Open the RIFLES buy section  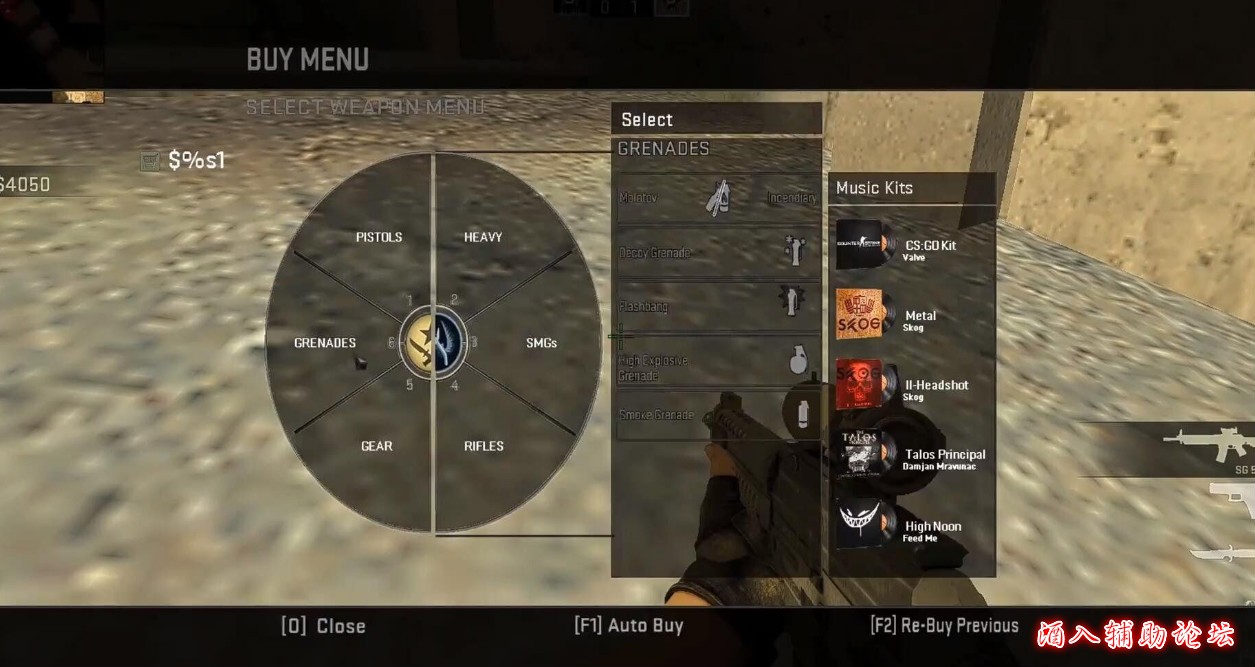pos(484,446)
